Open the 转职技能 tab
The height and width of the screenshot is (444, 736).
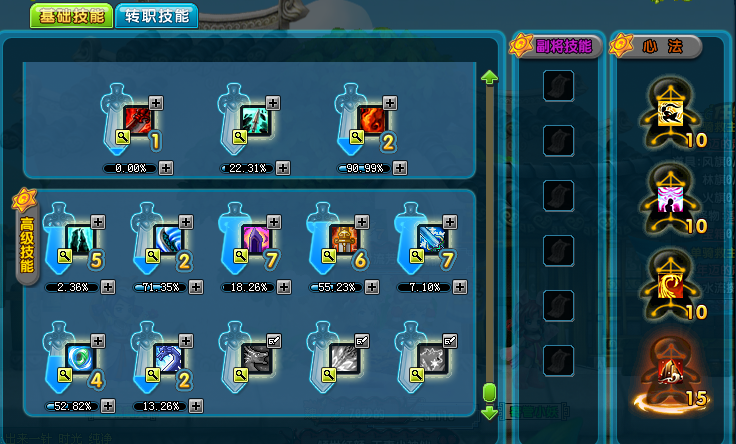pyautogui.click(x=157, y=17)
